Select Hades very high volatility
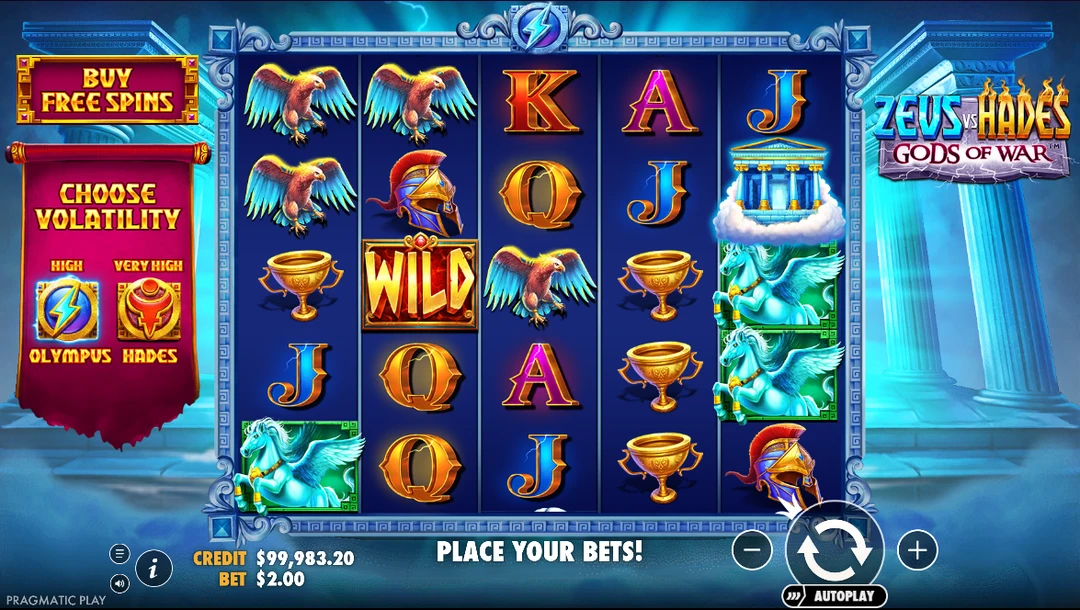Viewport: 1080px width, 610px height. 149,312
